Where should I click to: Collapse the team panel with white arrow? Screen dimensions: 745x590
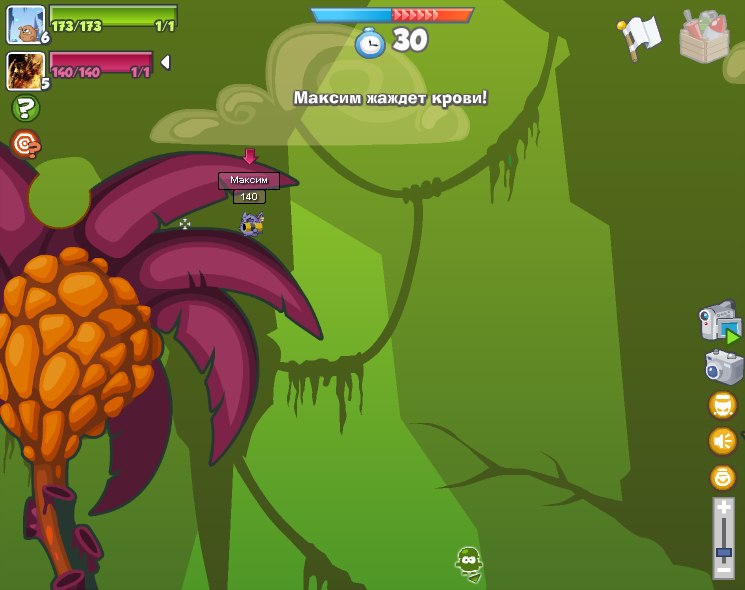coord(165,62)
